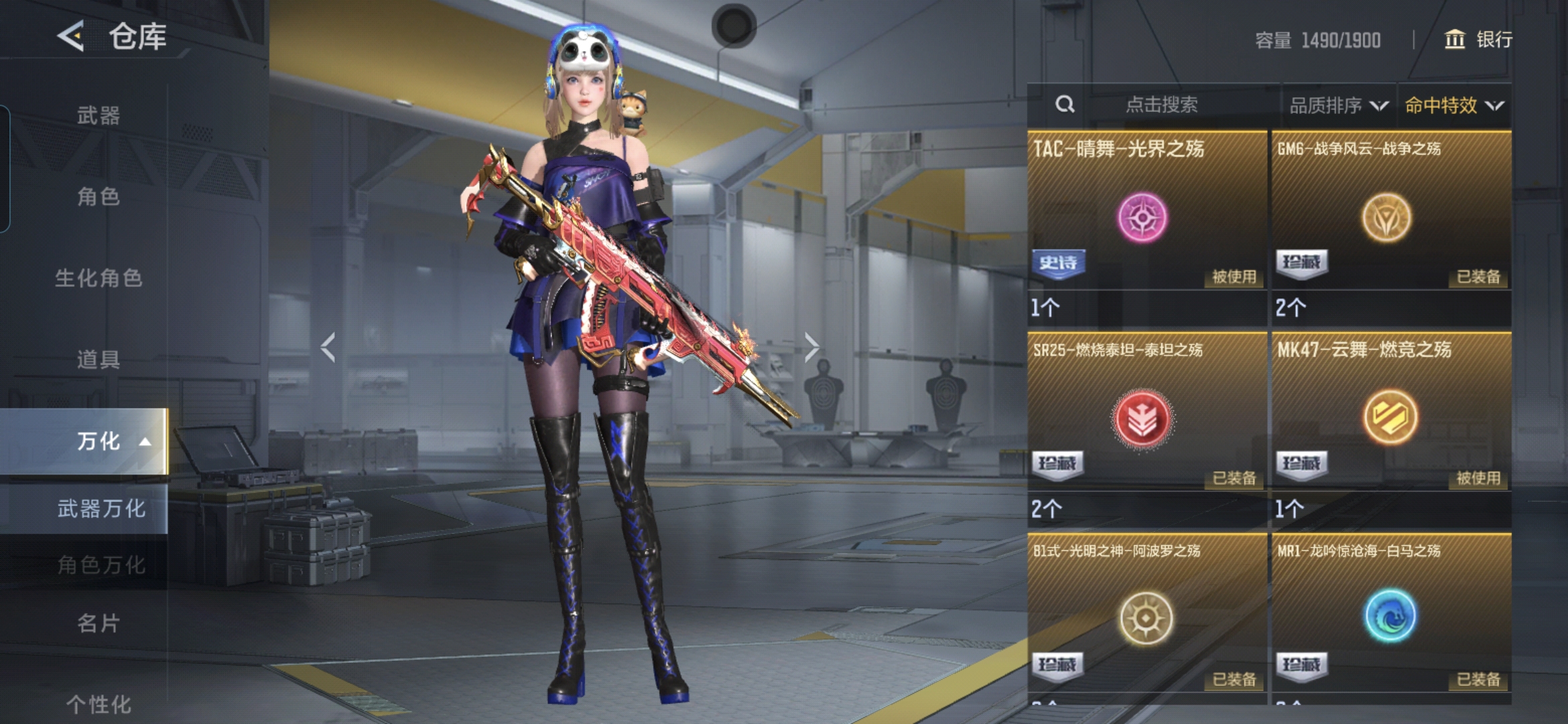Click the 点击搜索 search field
The image size is (1568, 724).
(x=1161, y=105)
